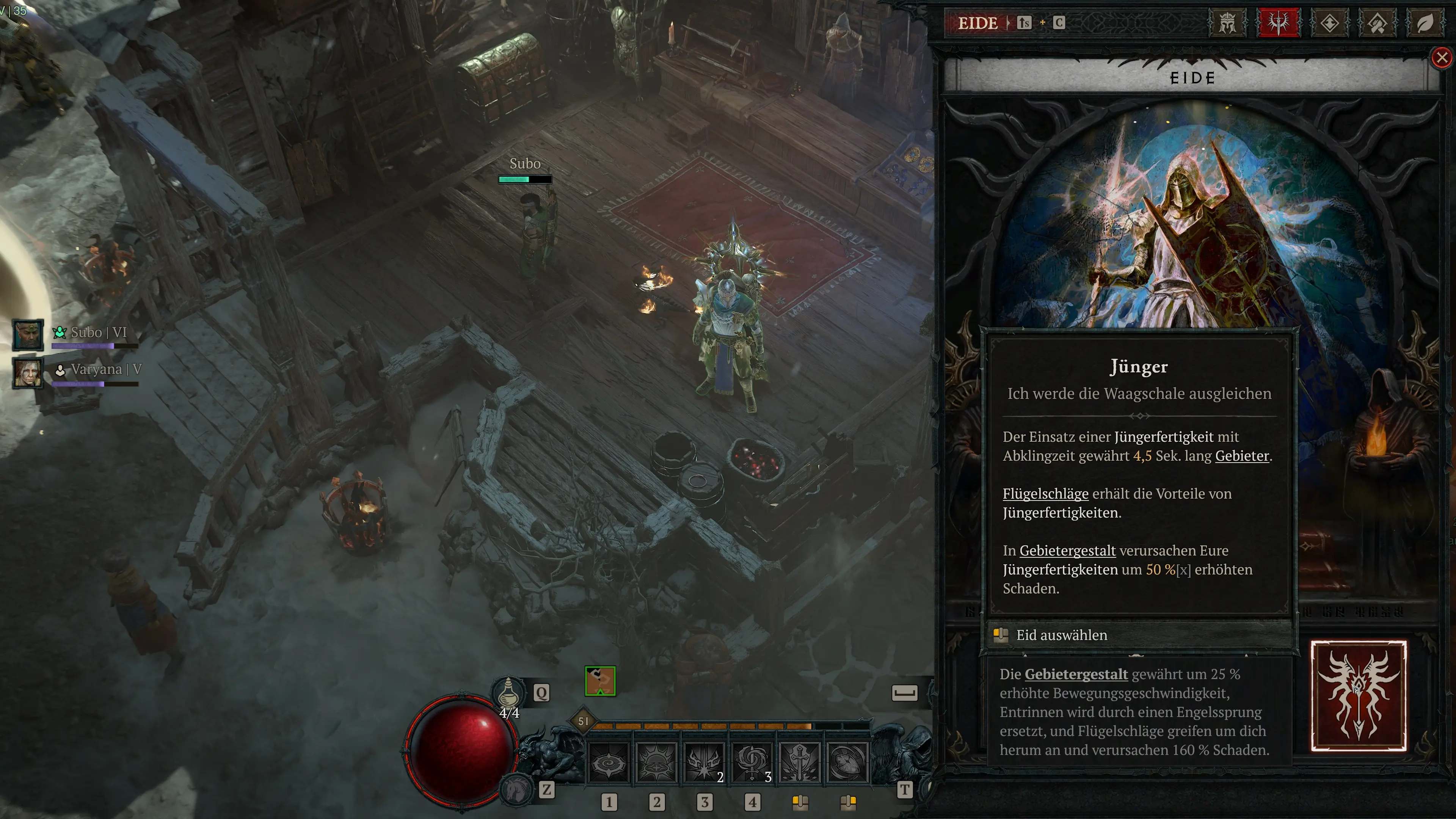1456x819 pixels.
Task: Select the red Jünger oath emblem
Action: click(1358, 697)
